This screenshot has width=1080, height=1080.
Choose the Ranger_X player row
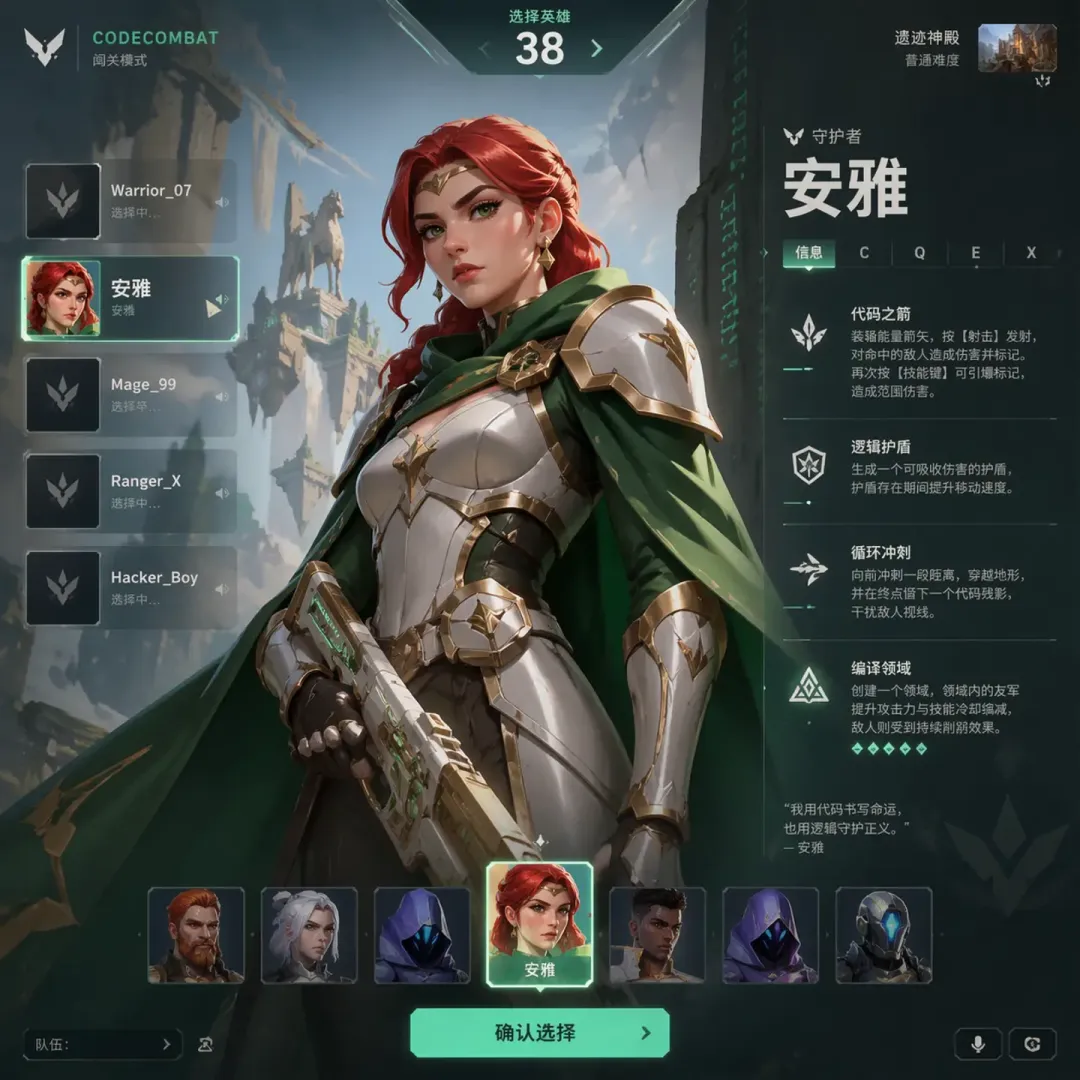click(x=130, y=491)
